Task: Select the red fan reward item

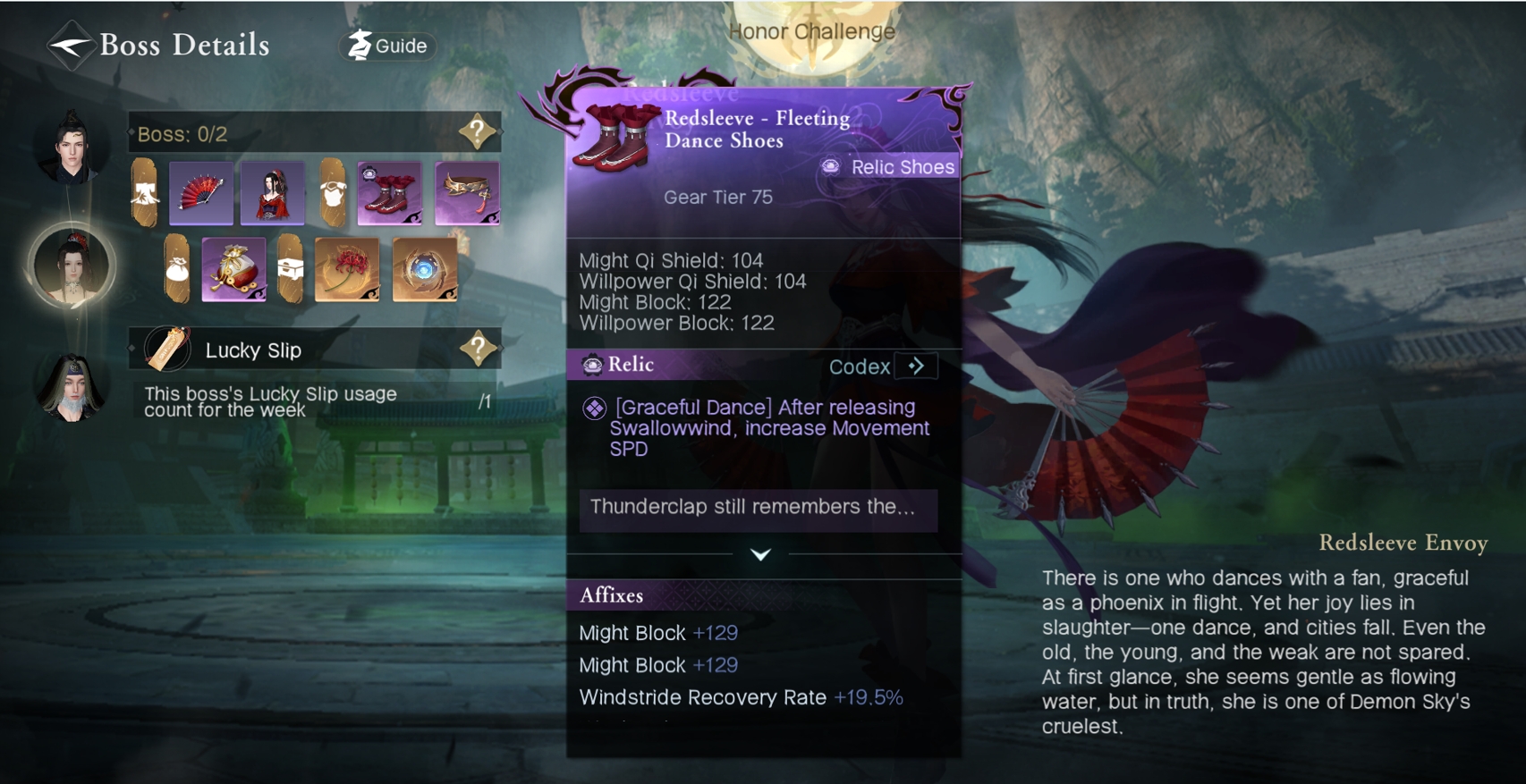Action: coord(201,192)
